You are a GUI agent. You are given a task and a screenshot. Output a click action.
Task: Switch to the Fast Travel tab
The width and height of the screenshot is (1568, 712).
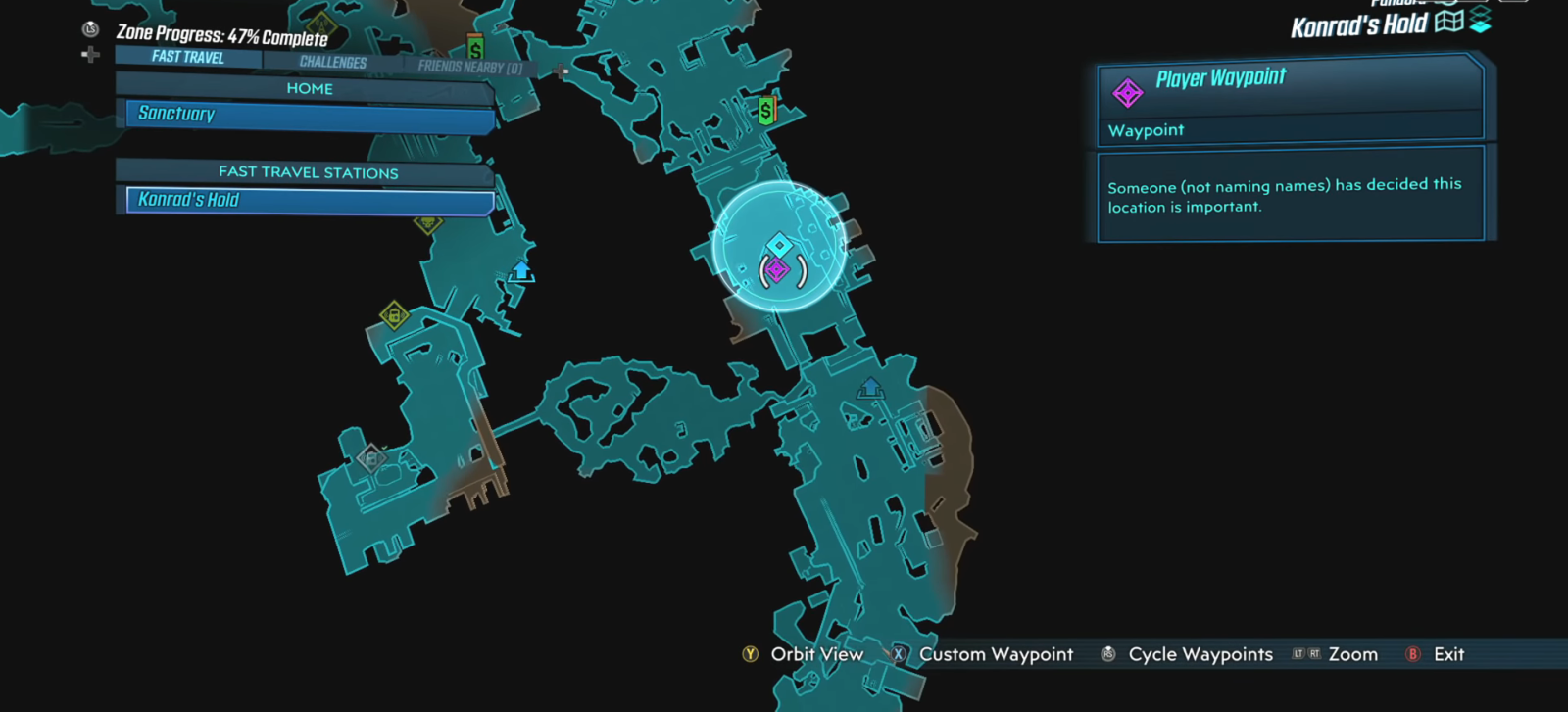tap(188, 57)
